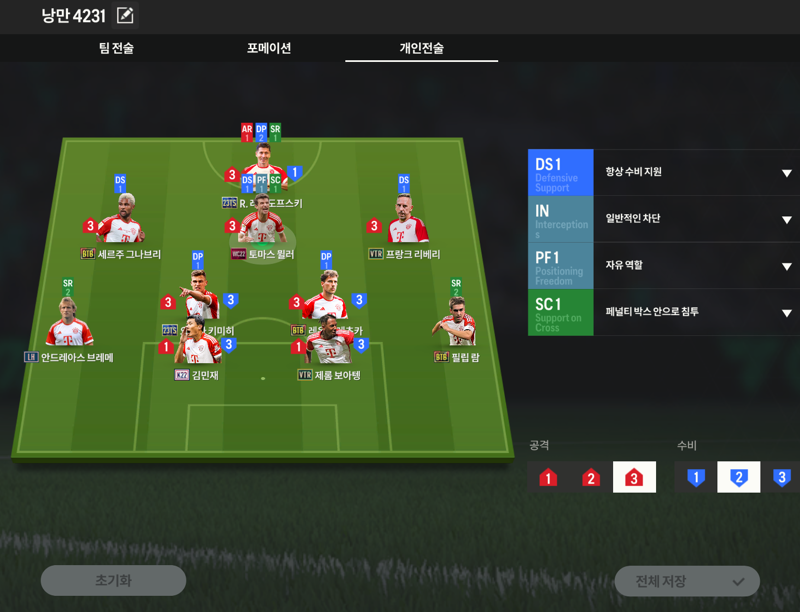
Task: Expand SC1 페널티 박스 안으로 침투 dropdown
Action: coord(786,313)
